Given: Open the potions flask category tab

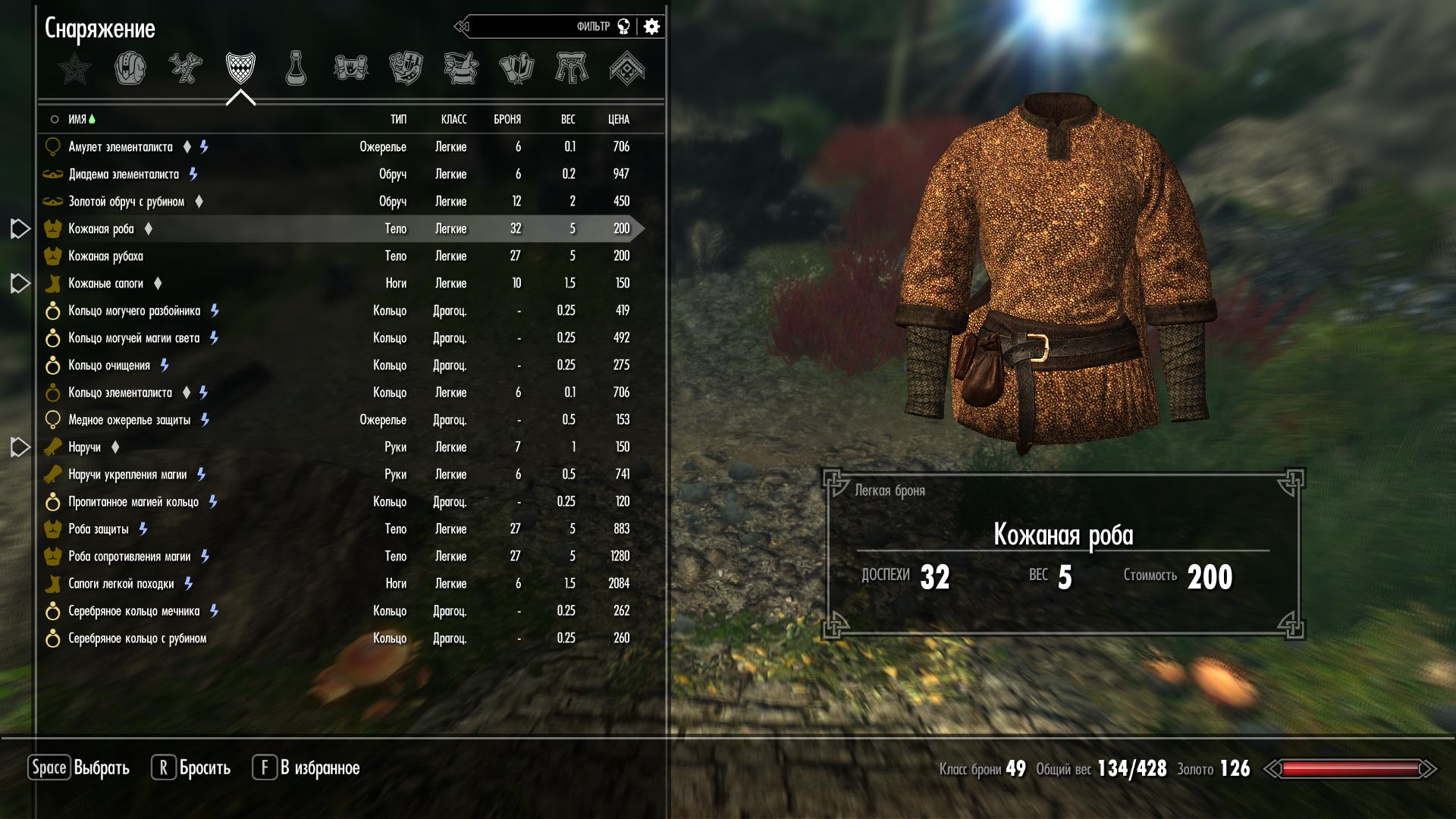Looking at the screenshot, I should 296,69.
